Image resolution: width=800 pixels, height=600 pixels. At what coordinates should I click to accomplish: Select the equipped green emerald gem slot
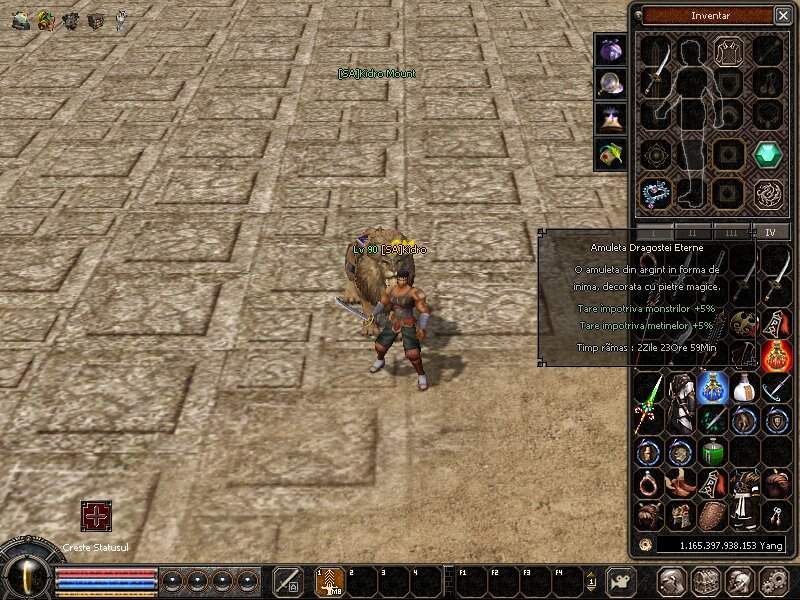coord(767,155)
